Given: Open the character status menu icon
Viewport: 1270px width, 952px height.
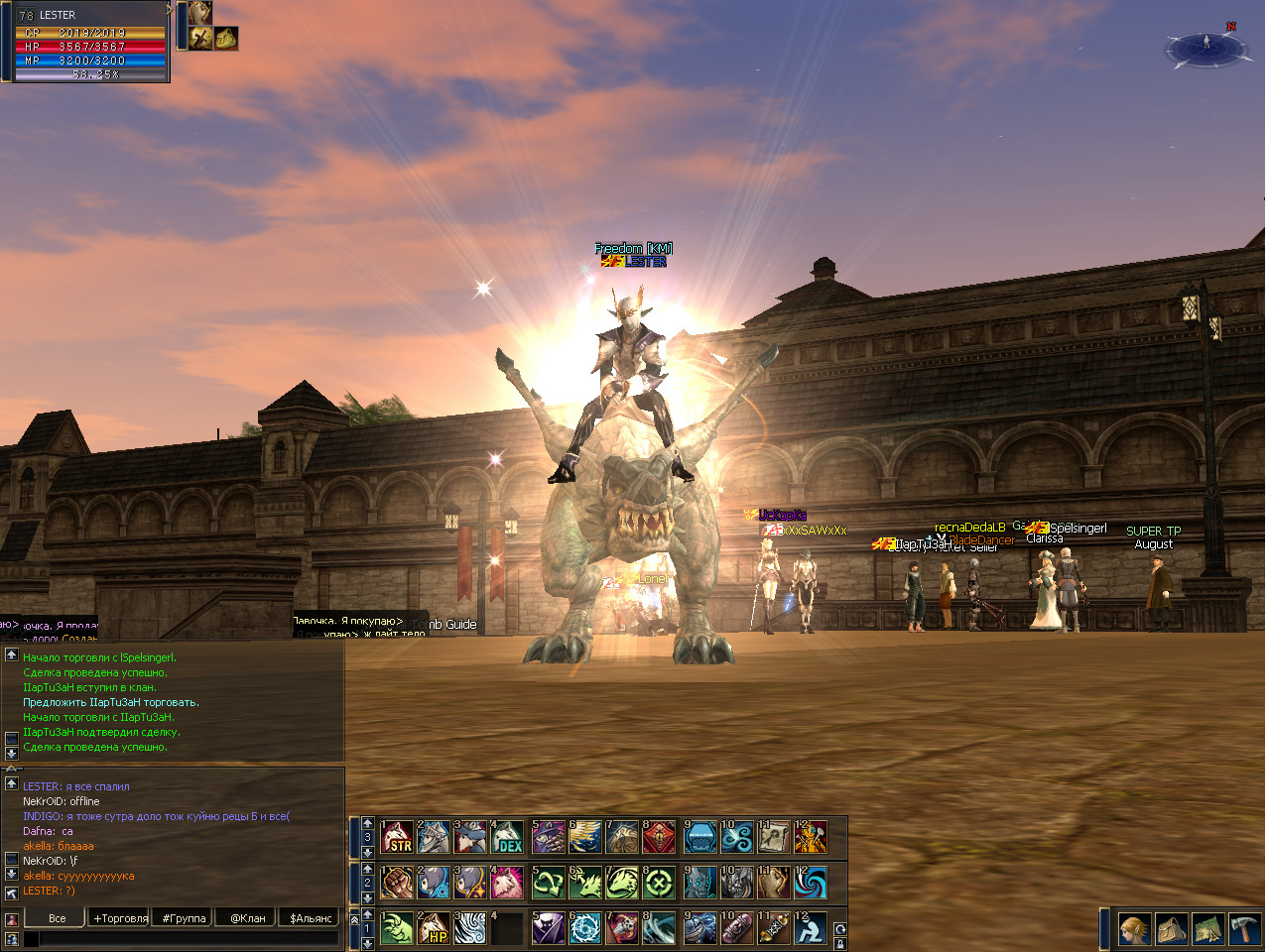Looking at the screenshot, I should point(1135,929).
